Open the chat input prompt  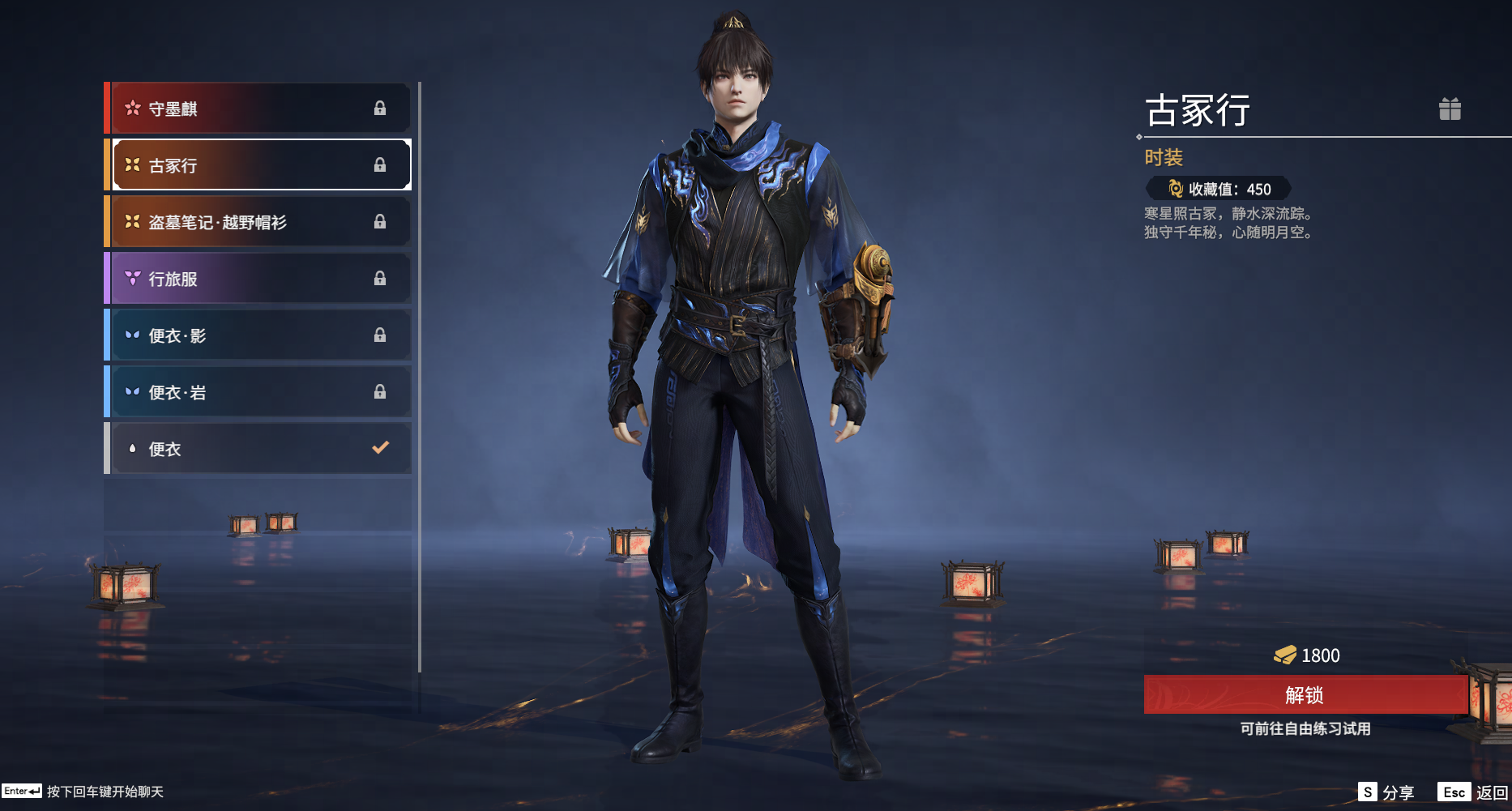click(x=83, y=792)
